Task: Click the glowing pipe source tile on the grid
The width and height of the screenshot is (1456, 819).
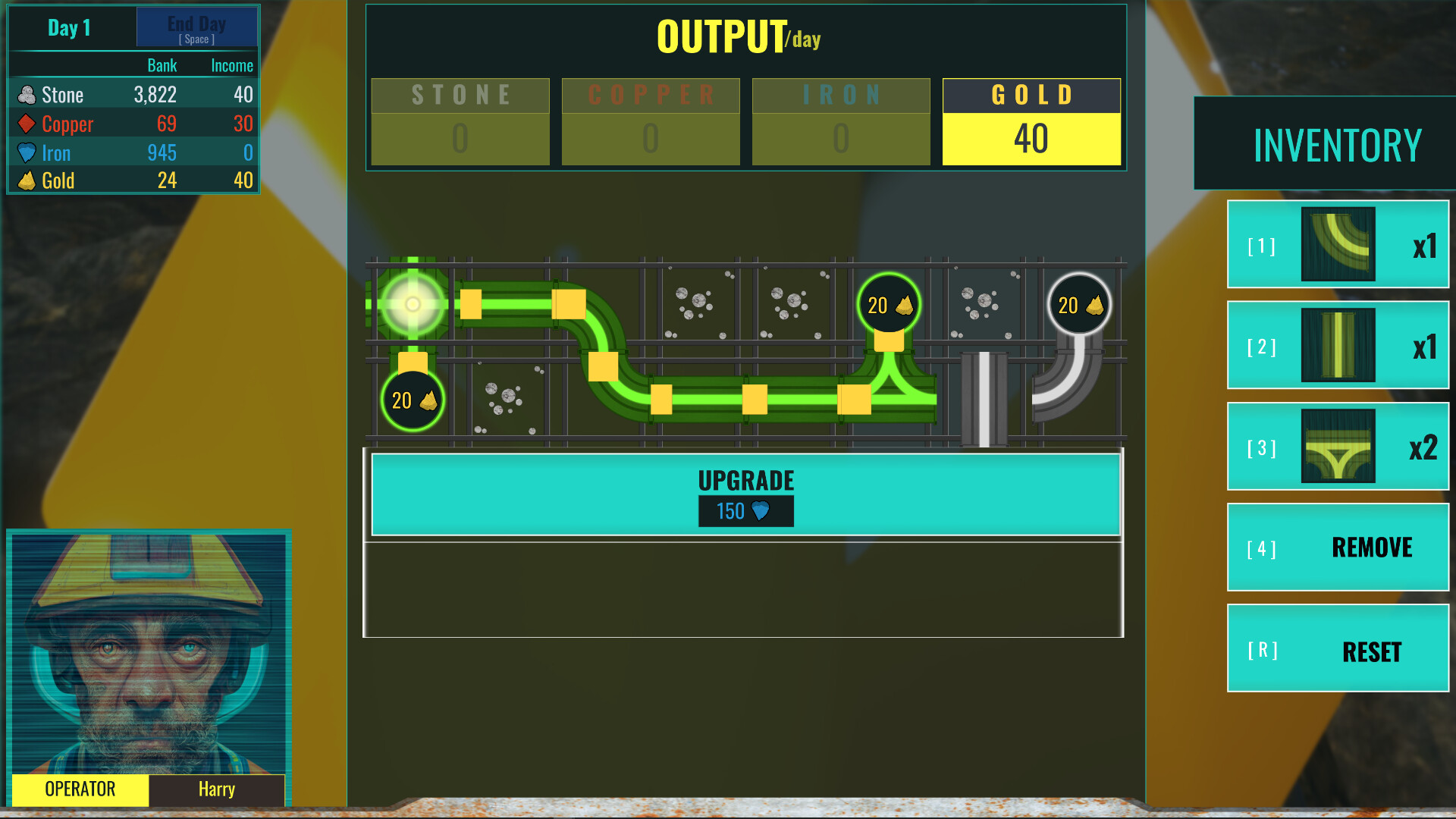Action: [x=413, y=305]
